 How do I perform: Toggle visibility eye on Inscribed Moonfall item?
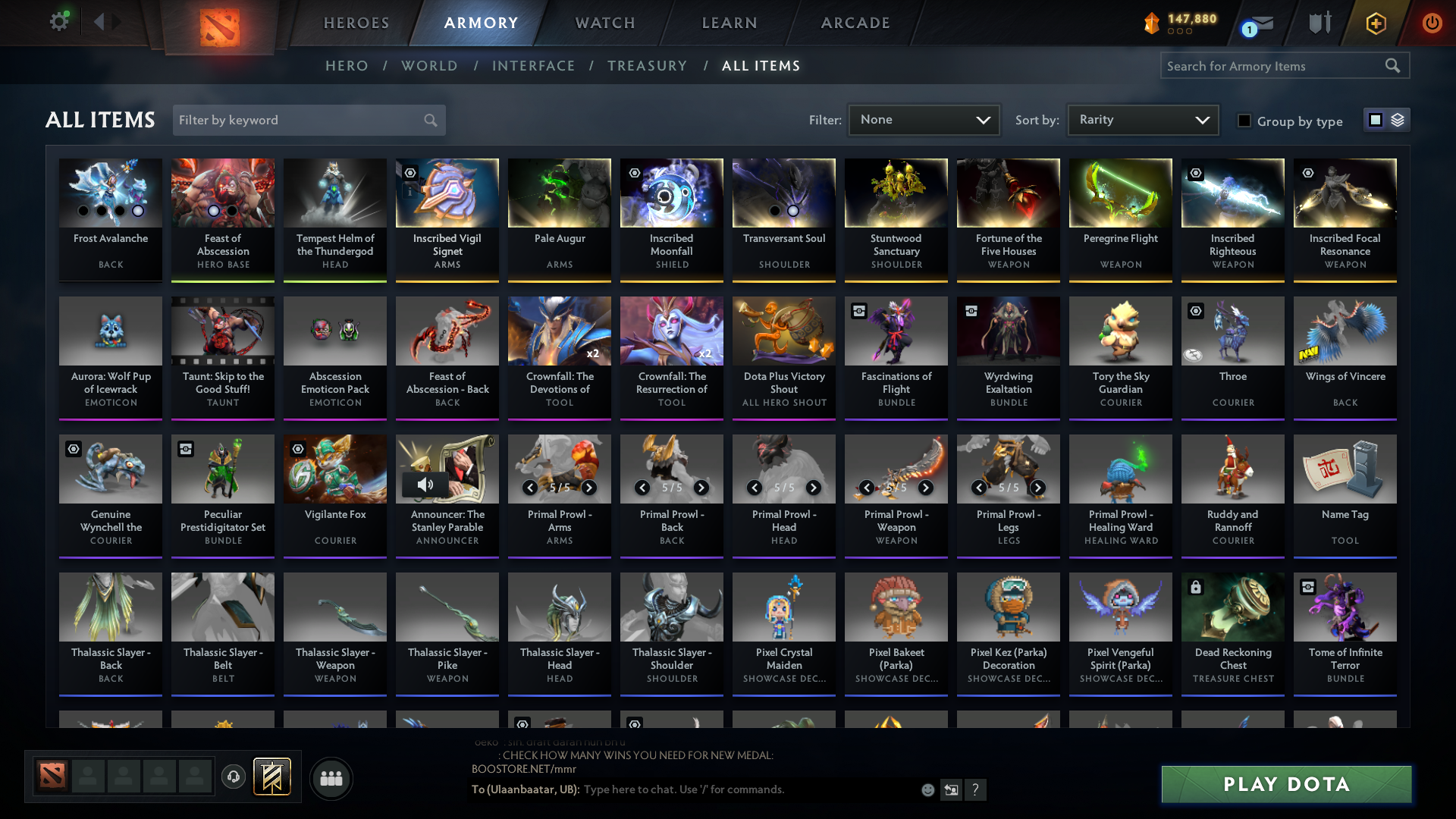634,173
